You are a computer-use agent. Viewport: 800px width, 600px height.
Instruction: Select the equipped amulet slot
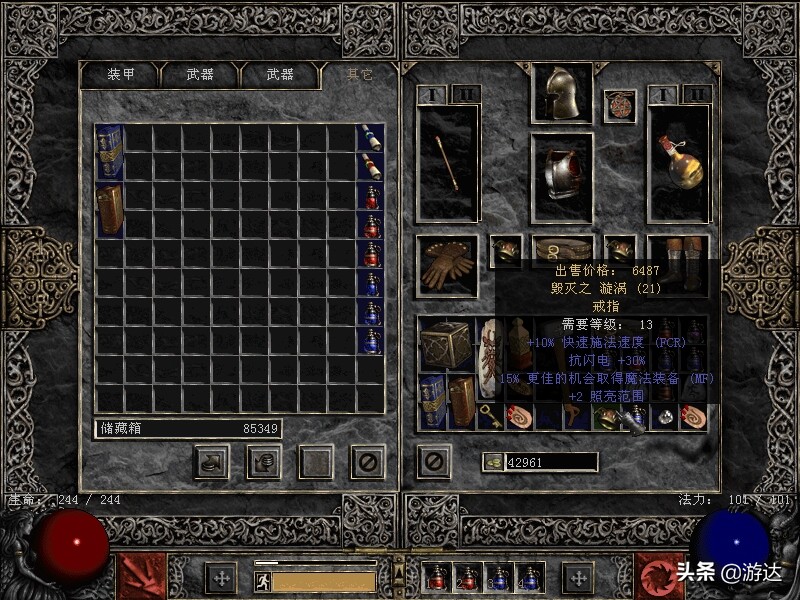620,106
